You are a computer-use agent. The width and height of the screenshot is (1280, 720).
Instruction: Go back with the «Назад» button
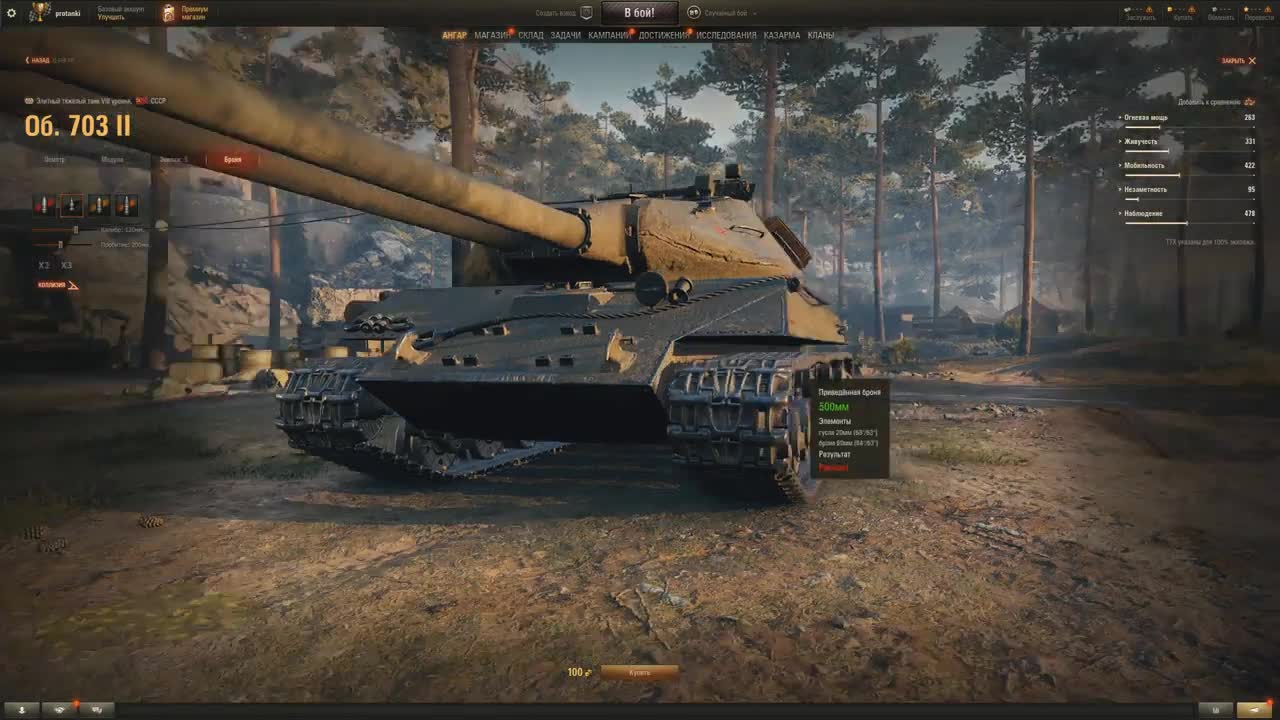point(38,60)
